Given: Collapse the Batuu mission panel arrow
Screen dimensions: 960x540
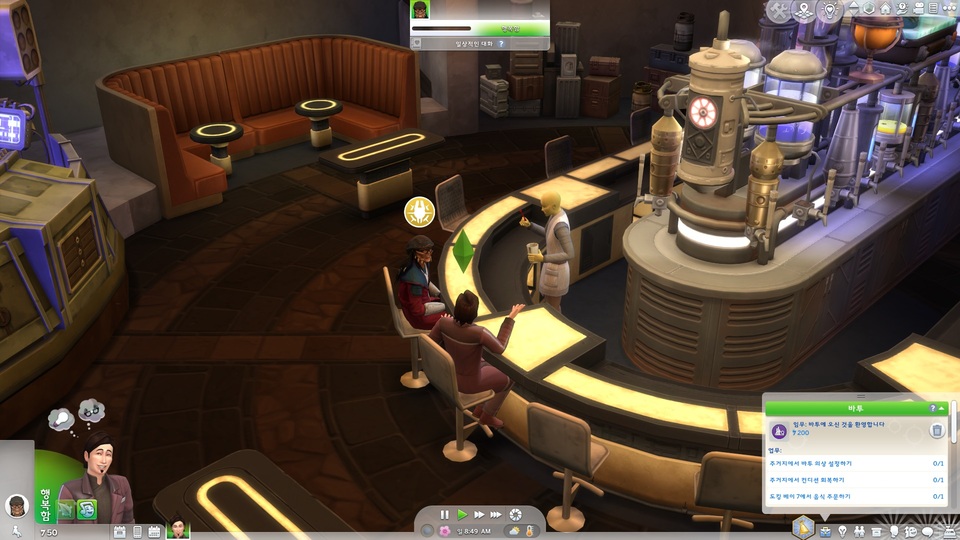Looking at the screenshot, I should pyautogui.click(x=943, y=409).
